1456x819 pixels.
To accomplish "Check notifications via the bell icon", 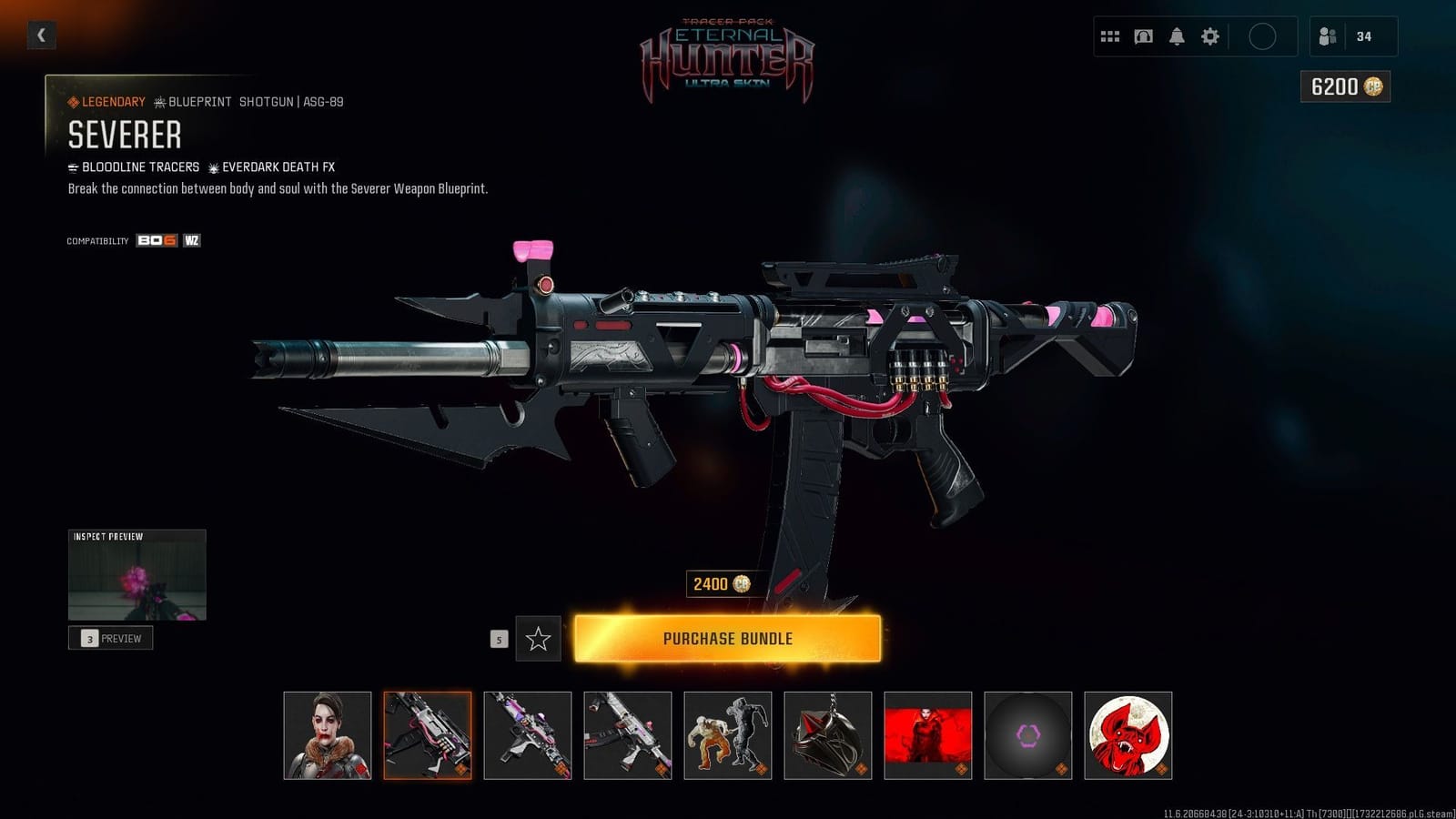I will click(x=1177, y=35).
